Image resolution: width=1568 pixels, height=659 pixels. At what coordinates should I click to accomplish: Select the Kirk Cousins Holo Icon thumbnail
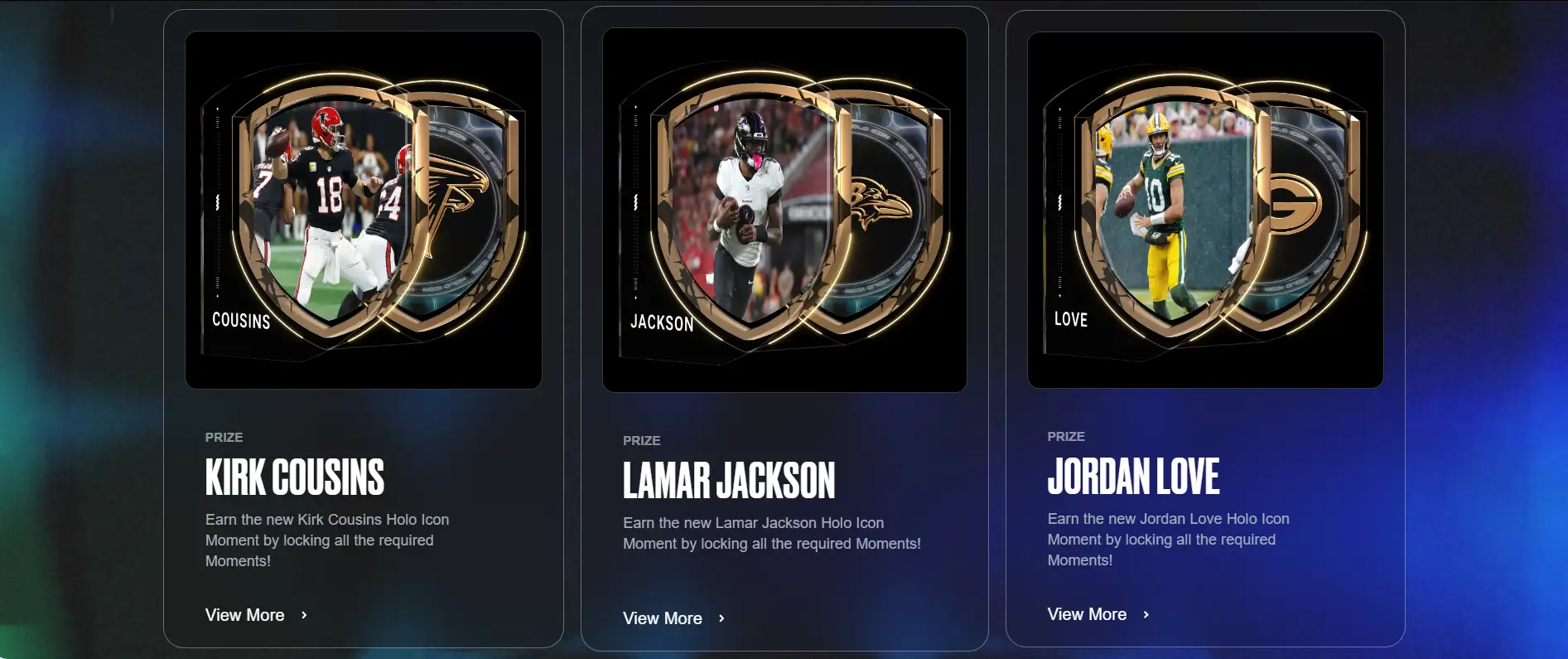click(x=364, y=210)
